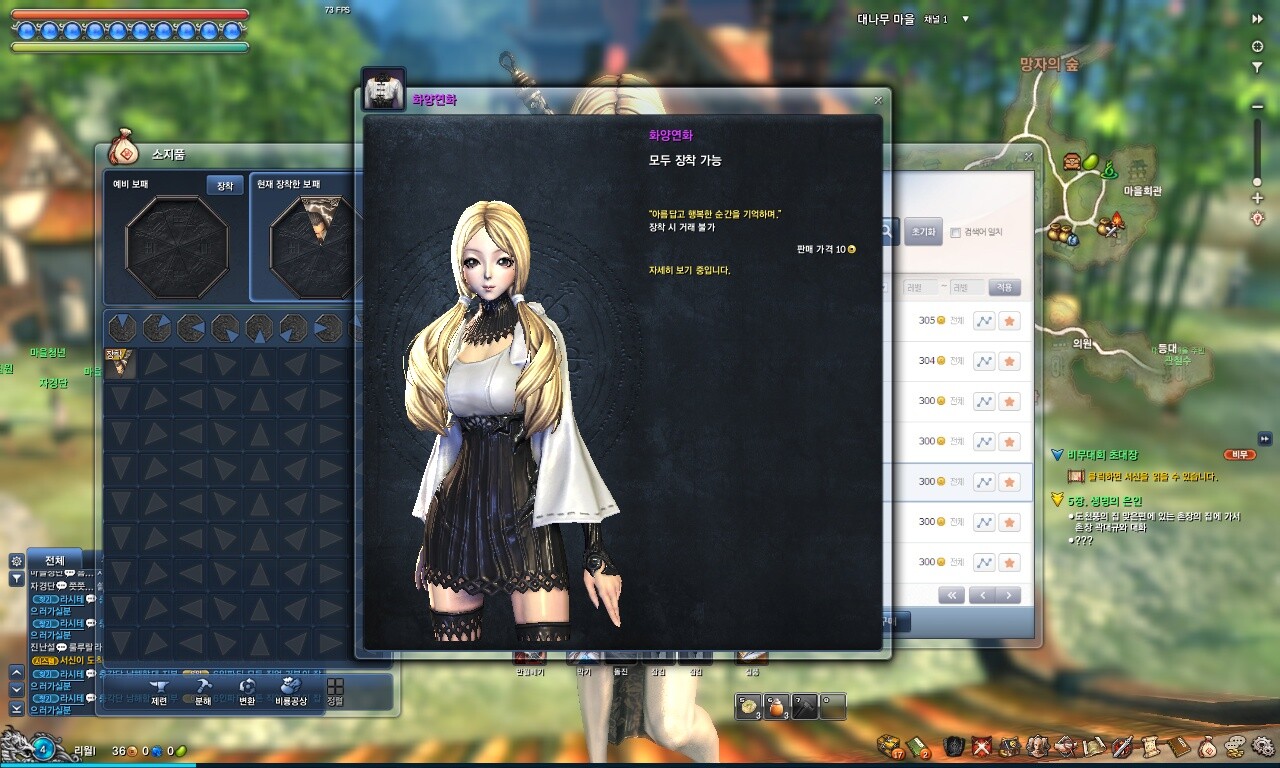The image size is (1280, 768).
Task: Open the 제련 anvil function
Action: pyautogui.click(x=158, y=691)
